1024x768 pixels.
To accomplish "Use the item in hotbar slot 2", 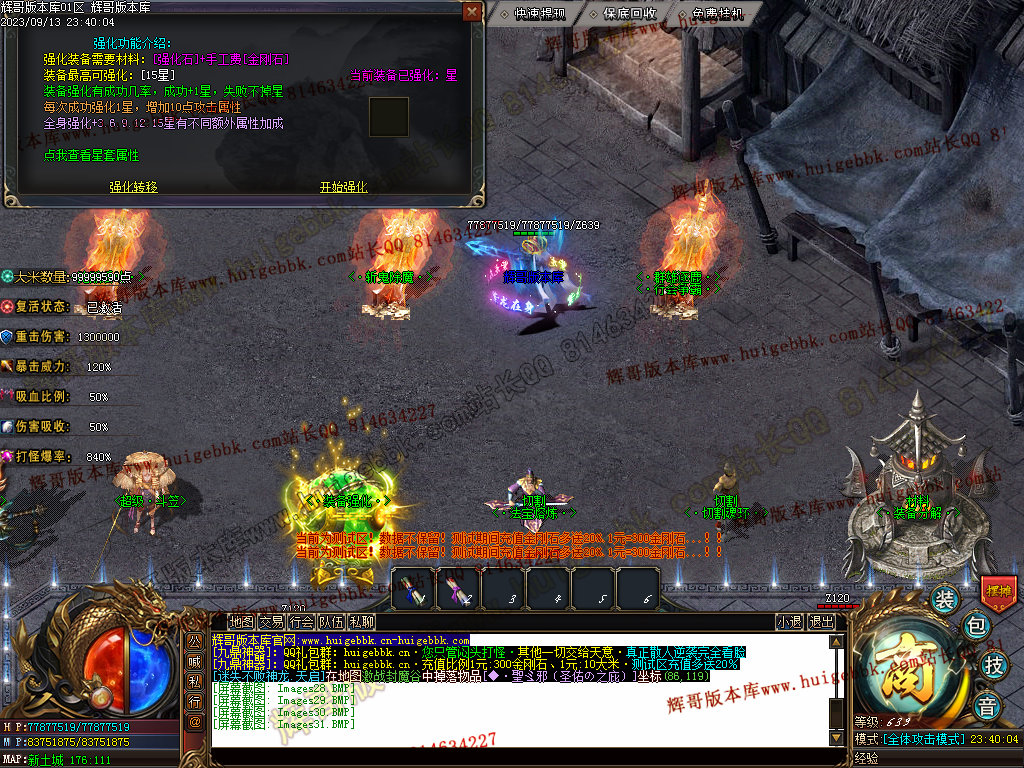I will 458,588.
